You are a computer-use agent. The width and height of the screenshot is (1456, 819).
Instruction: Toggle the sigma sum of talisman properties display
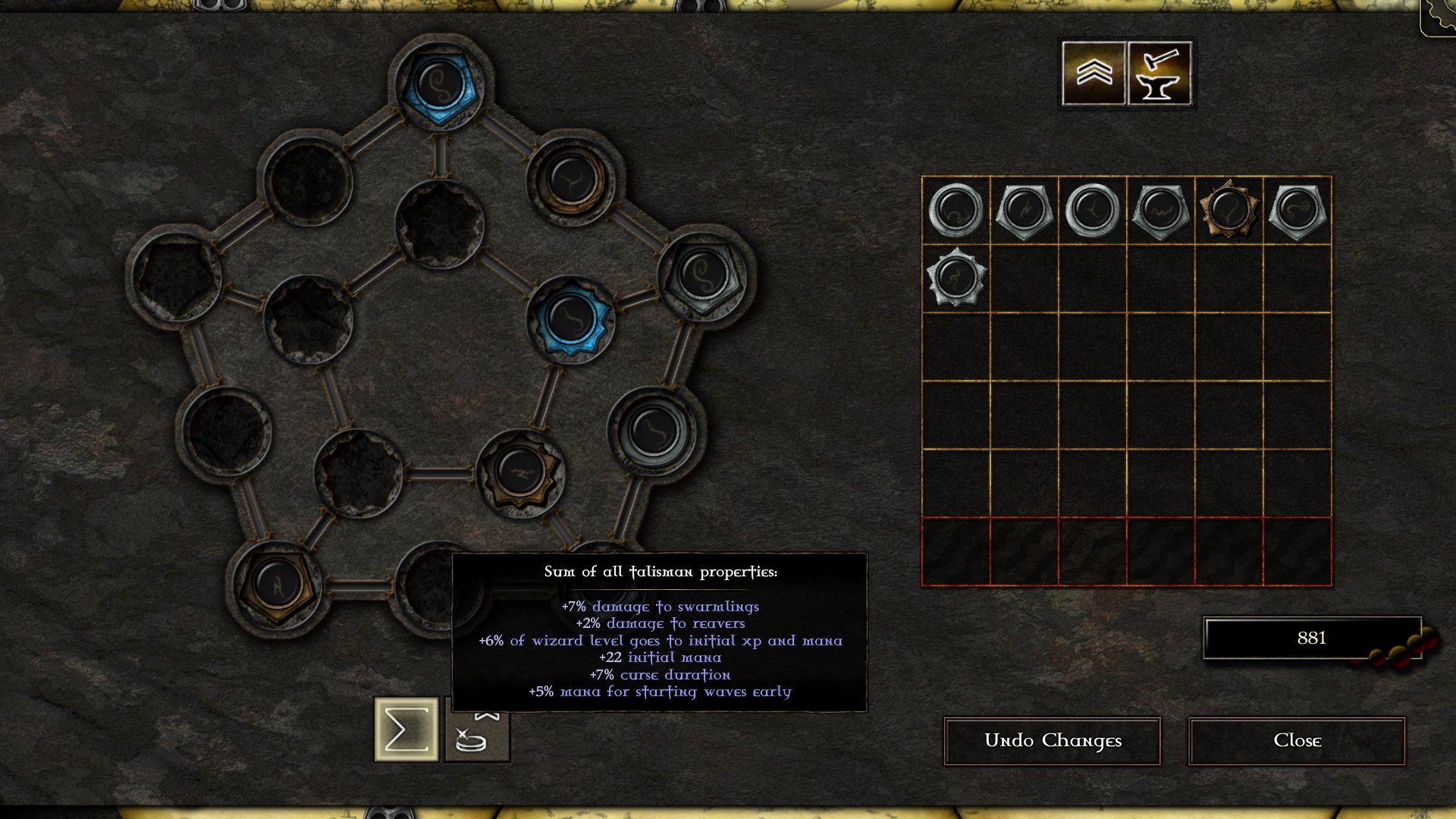(x=408, y=730)
